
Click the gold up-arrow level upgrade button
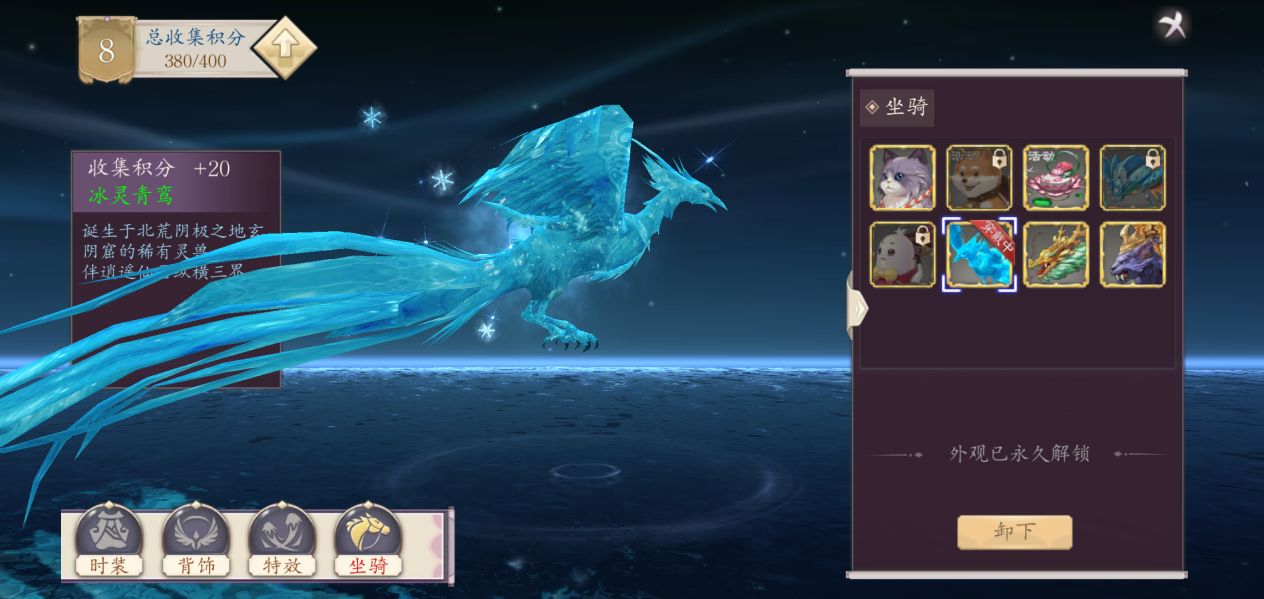tap(284, 47)
